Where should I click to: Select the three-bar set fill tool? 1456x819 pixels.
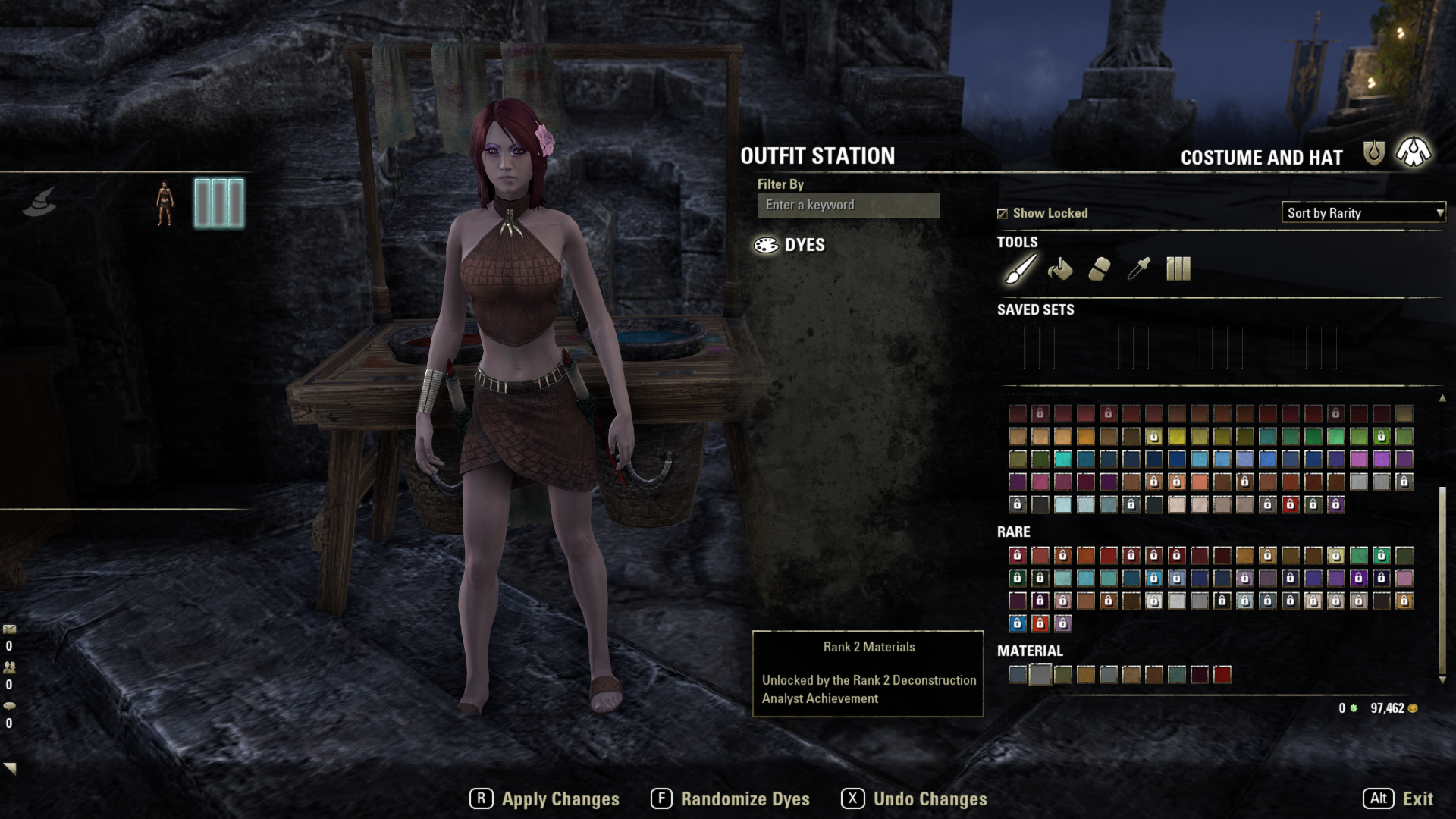tap(1178, 269)
